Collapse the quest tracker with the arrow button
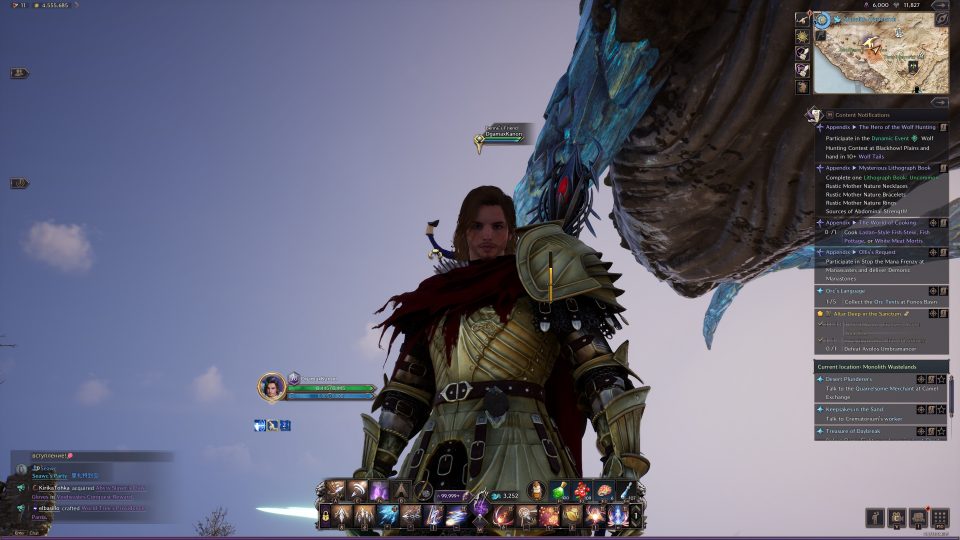 tap(939, 101)
